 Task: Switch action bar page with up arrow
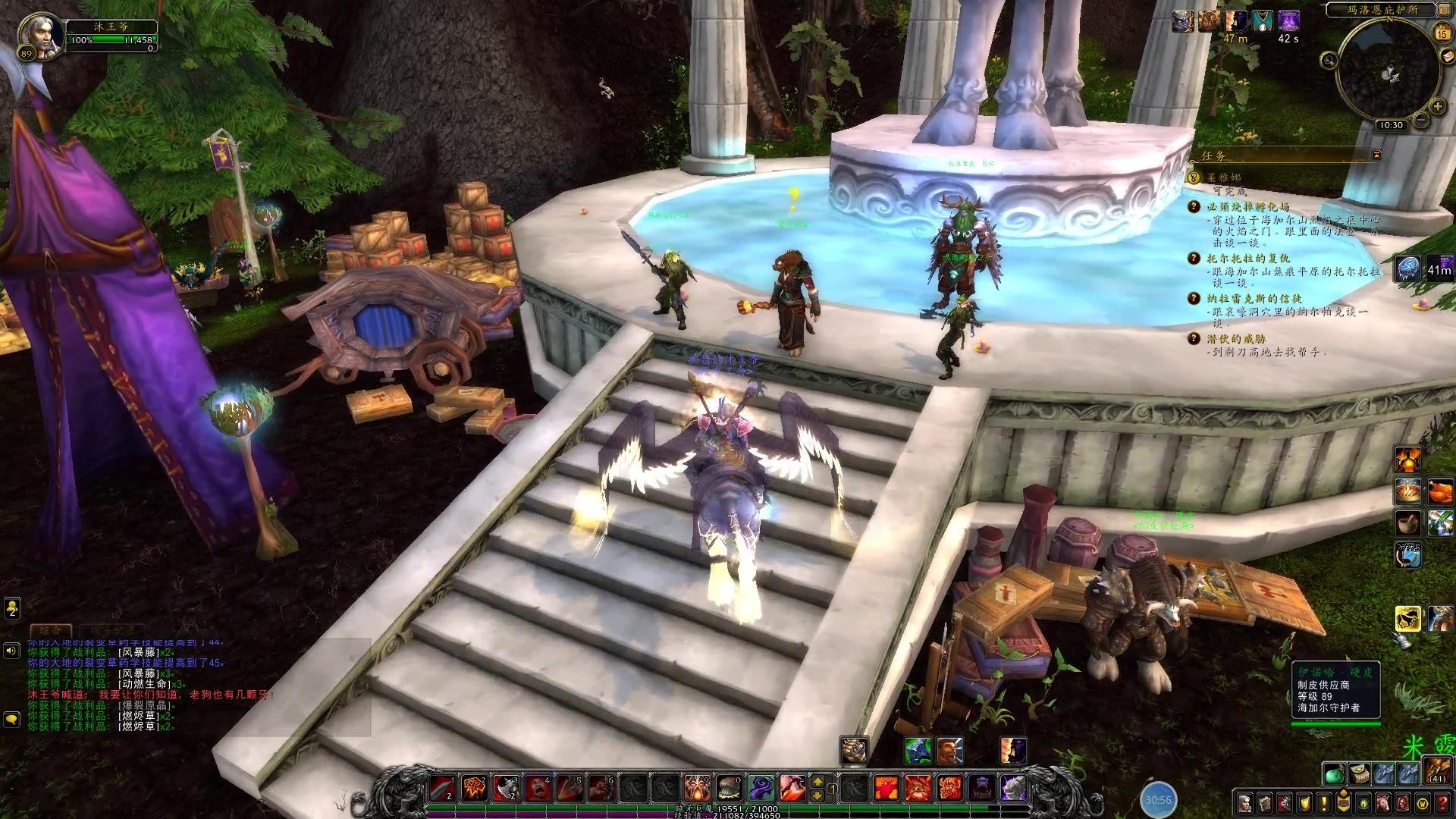[x=817, y=781]
